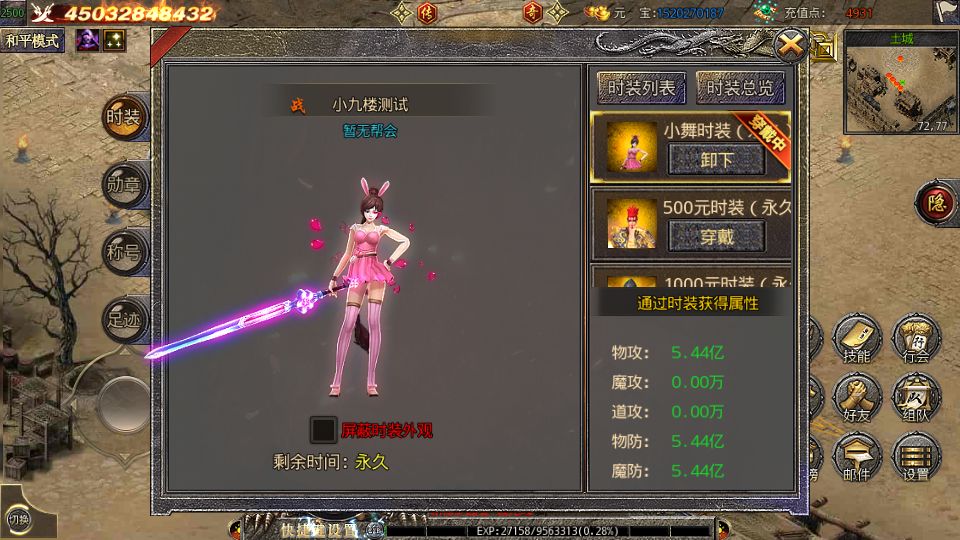Click 卸下 to unequip 小舞时装

[716, 159]
